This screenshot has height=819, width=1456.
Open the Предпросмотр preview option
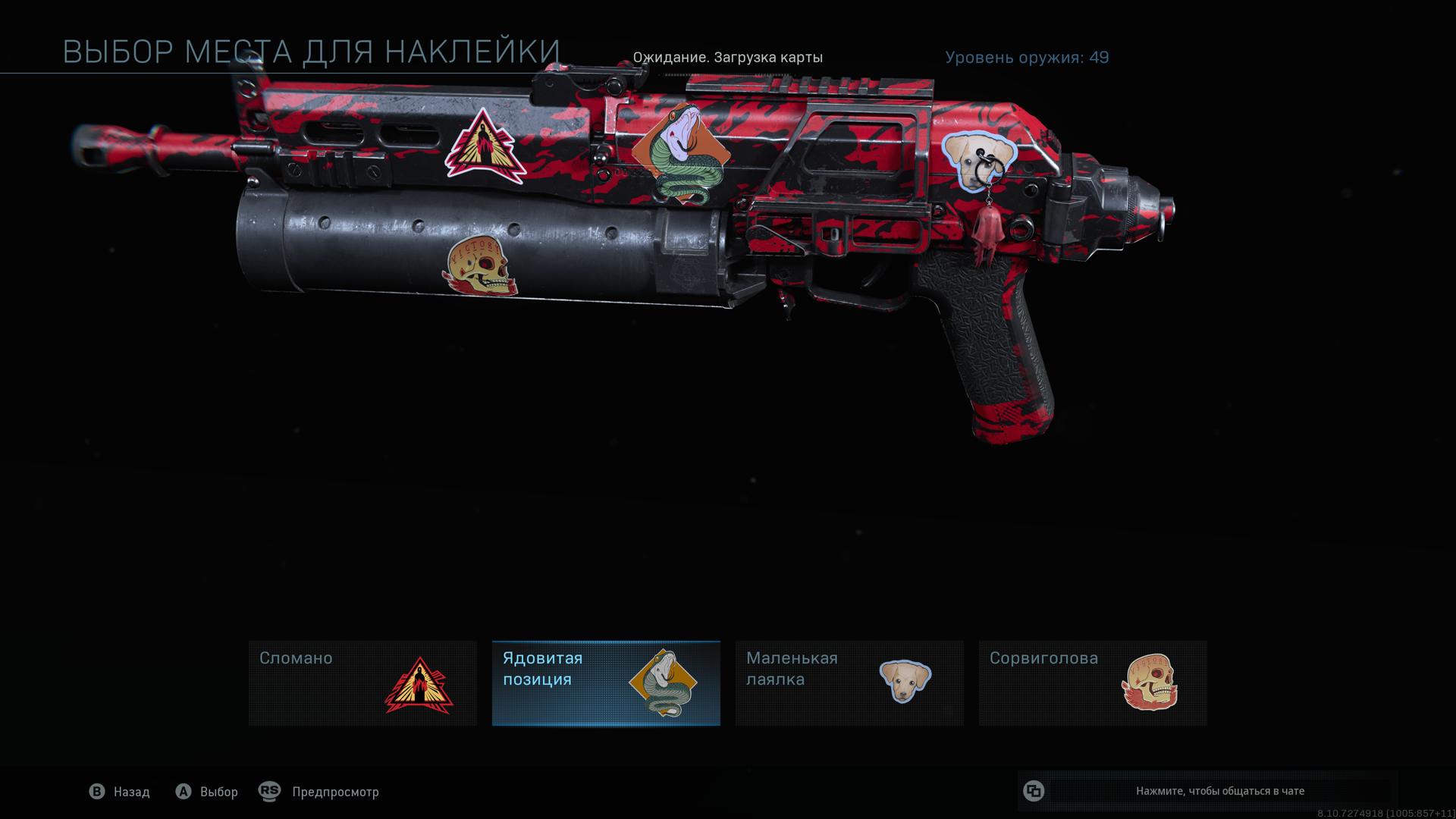coord(319,792)
